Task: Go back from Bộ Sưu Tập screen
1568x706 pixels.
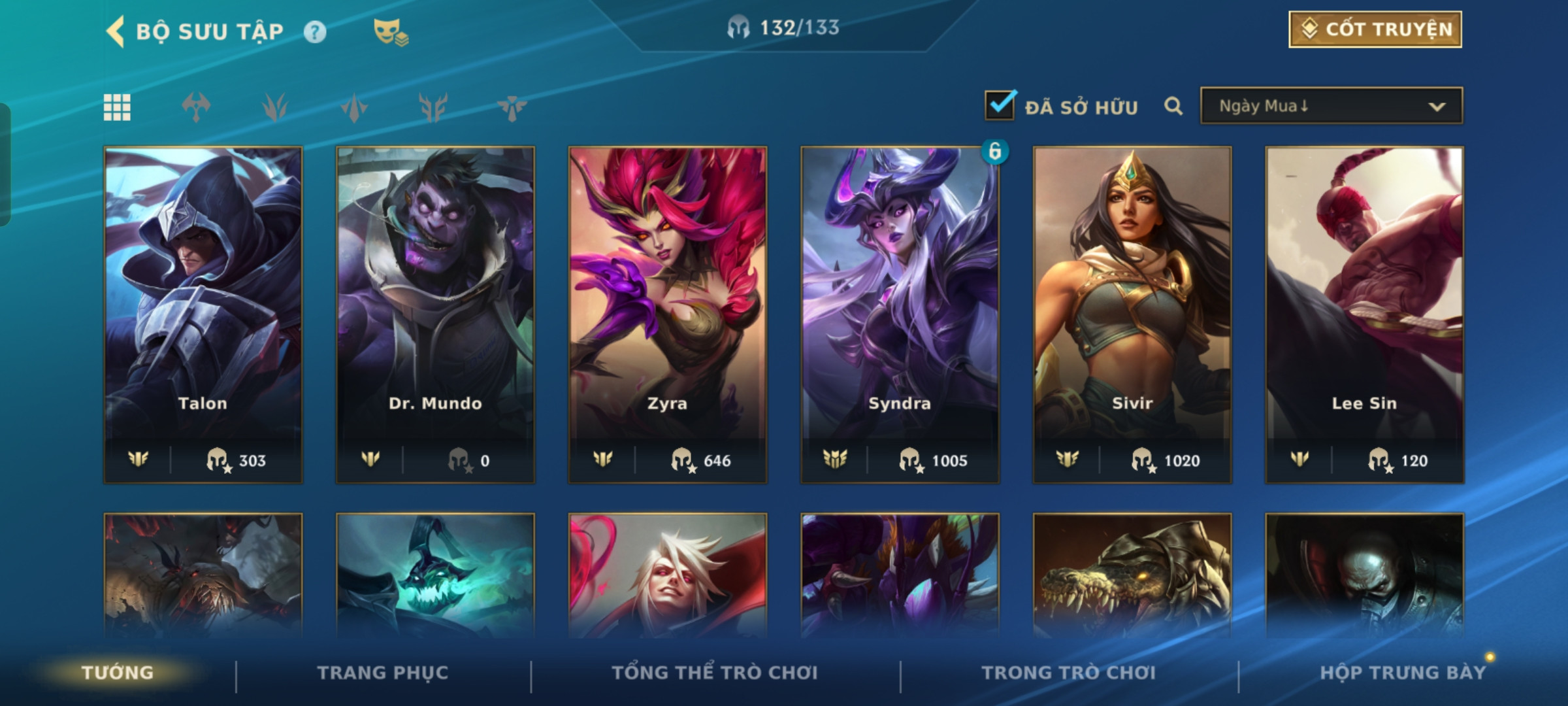Action: [x=116, y=31]
